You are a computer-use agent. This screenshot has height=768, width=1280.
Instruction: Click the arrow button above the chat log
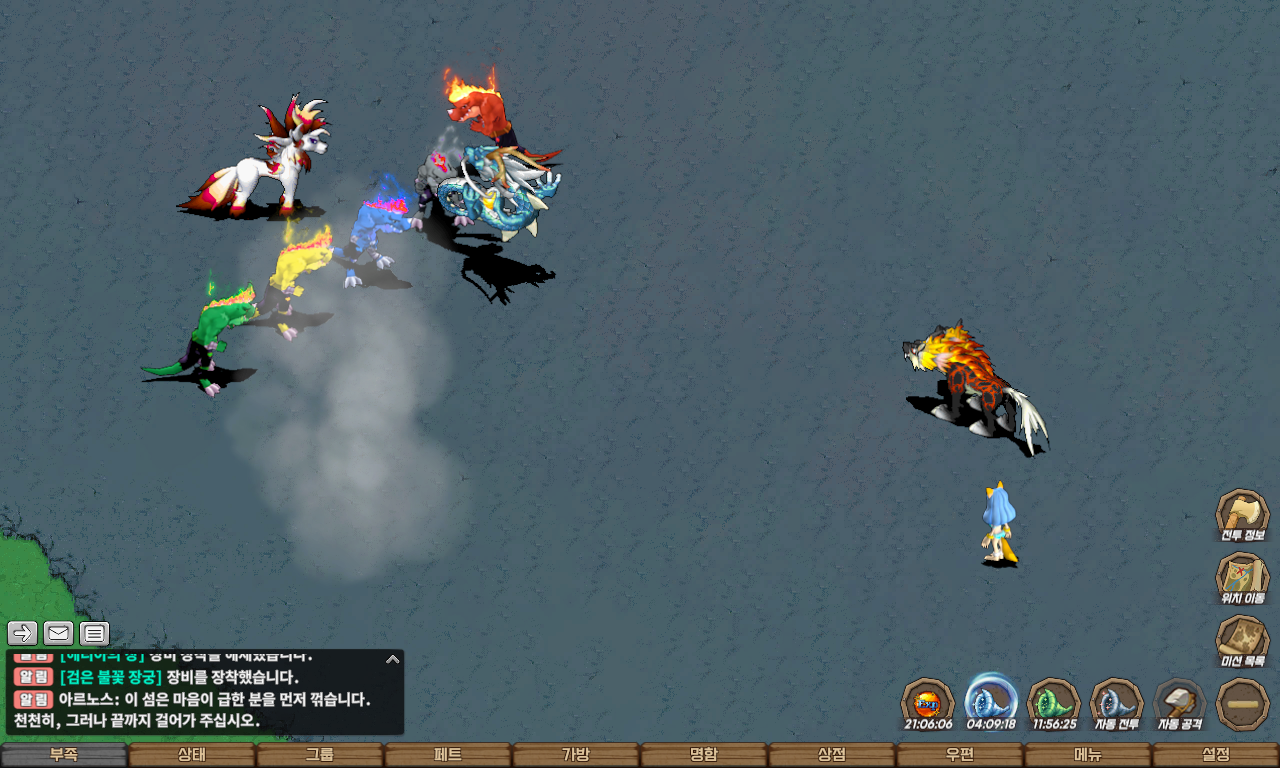[x=23, y=633]
